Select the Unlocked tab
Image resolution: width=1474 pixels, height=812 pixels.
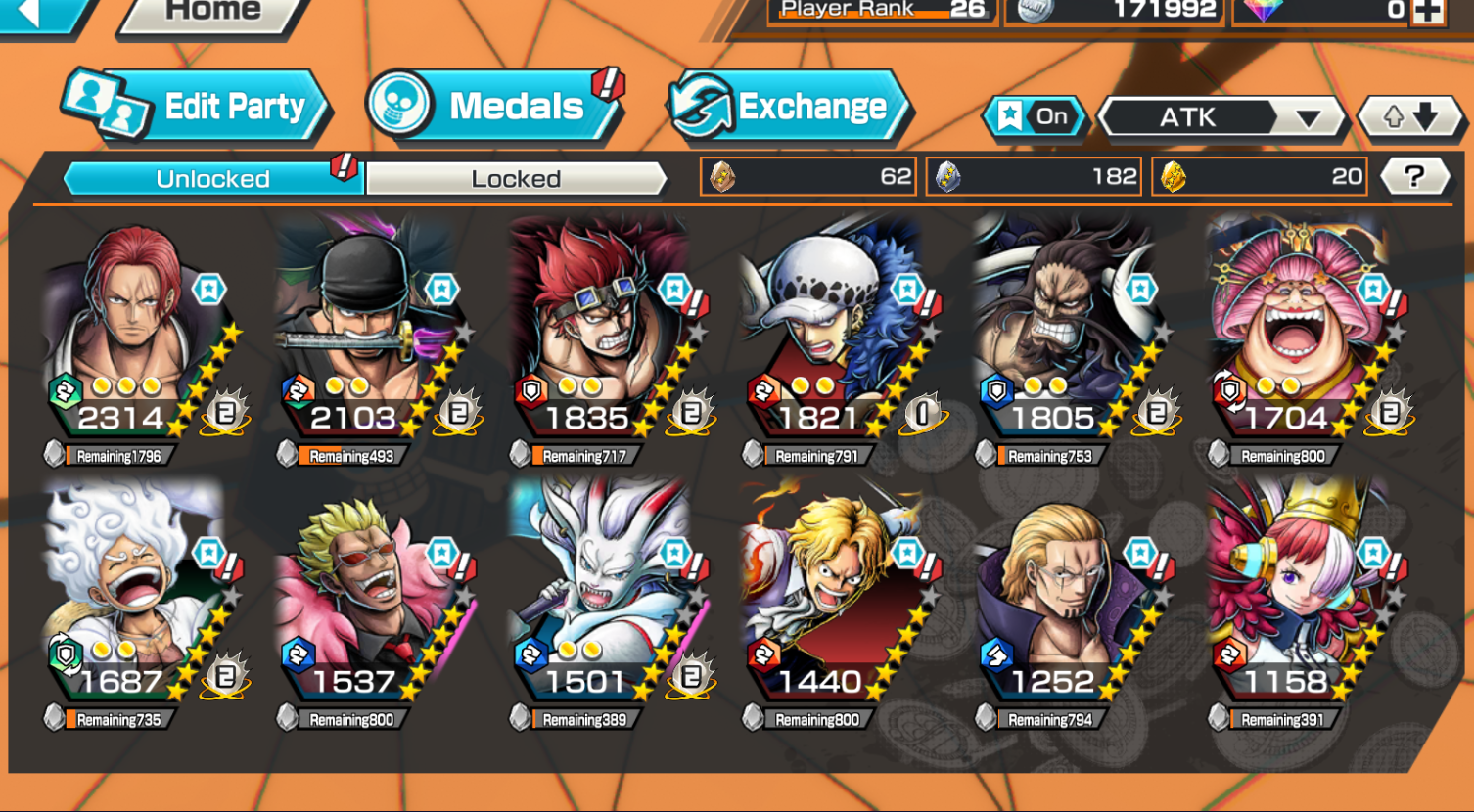click(211, 178)
